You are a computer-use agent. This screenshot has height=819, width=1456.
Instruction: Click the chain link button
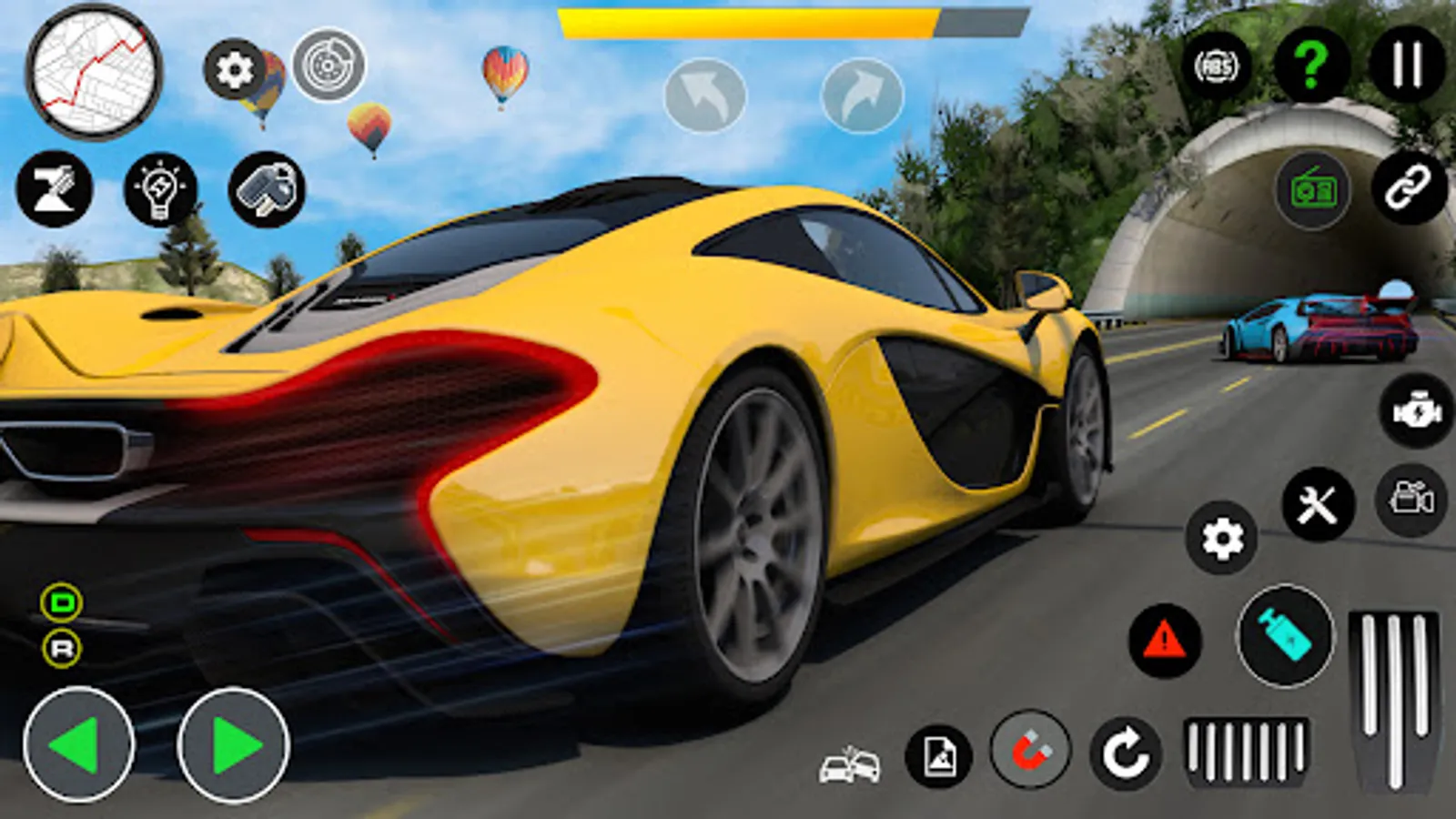pyautogui.click(x=1409, y=188)
